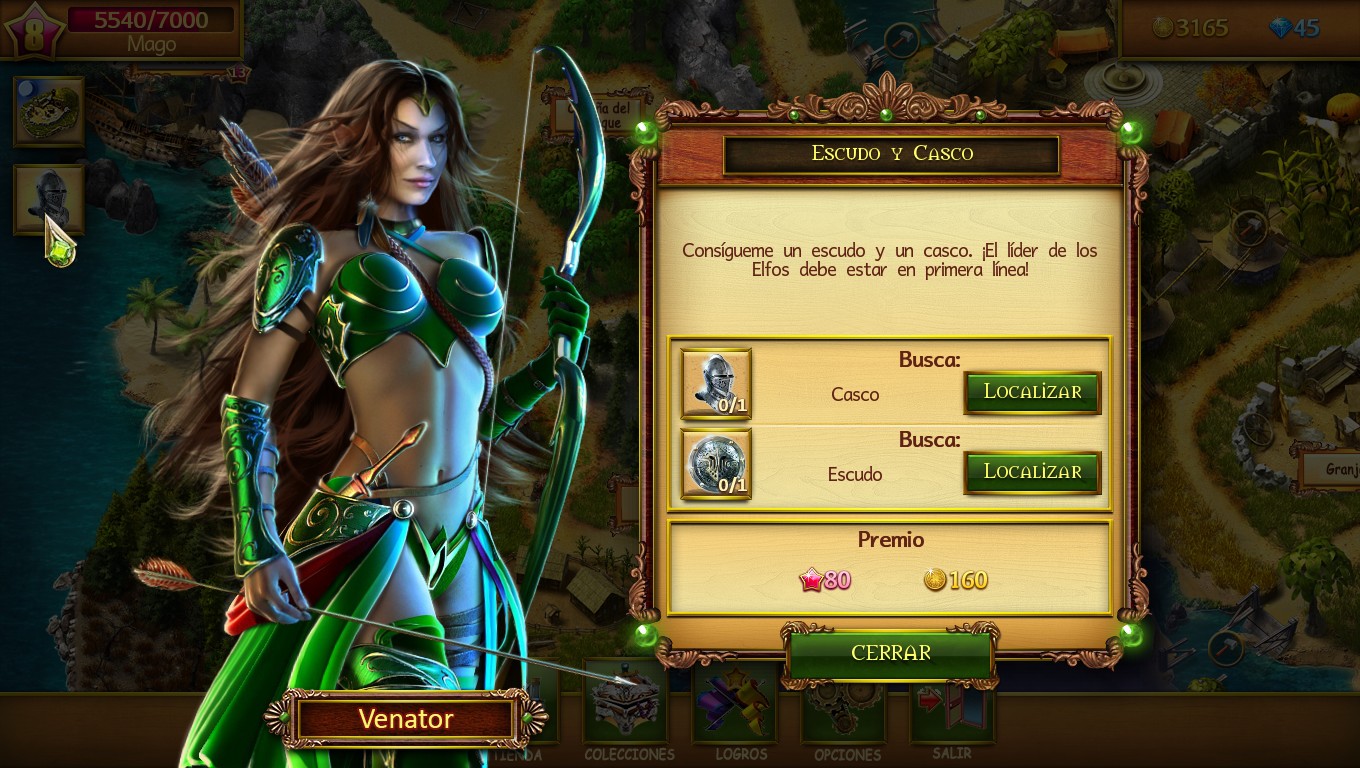The image size is (1360, 768).
Task: Select the helmet item icon in quest list
Action: [716, 383]
